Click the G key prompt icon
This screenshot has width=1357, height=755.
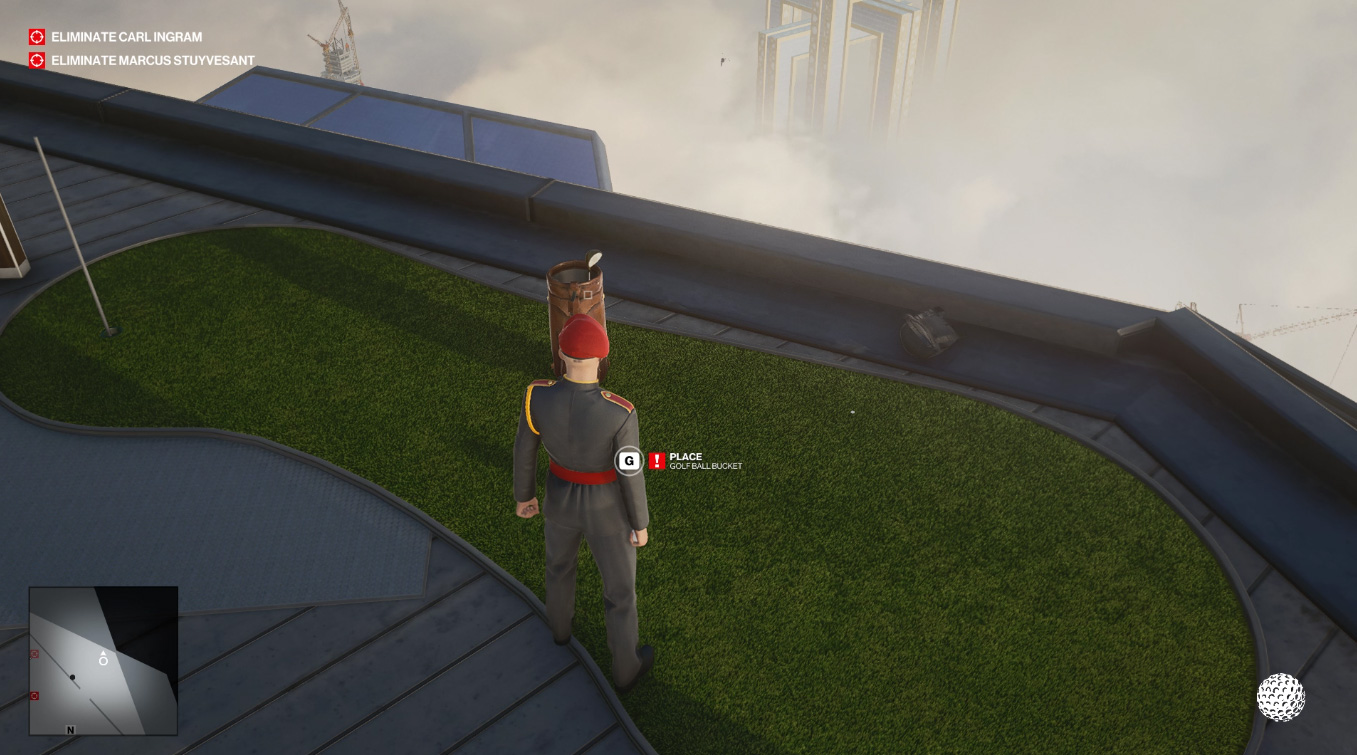pyautogui.click(x=628, y=461)
